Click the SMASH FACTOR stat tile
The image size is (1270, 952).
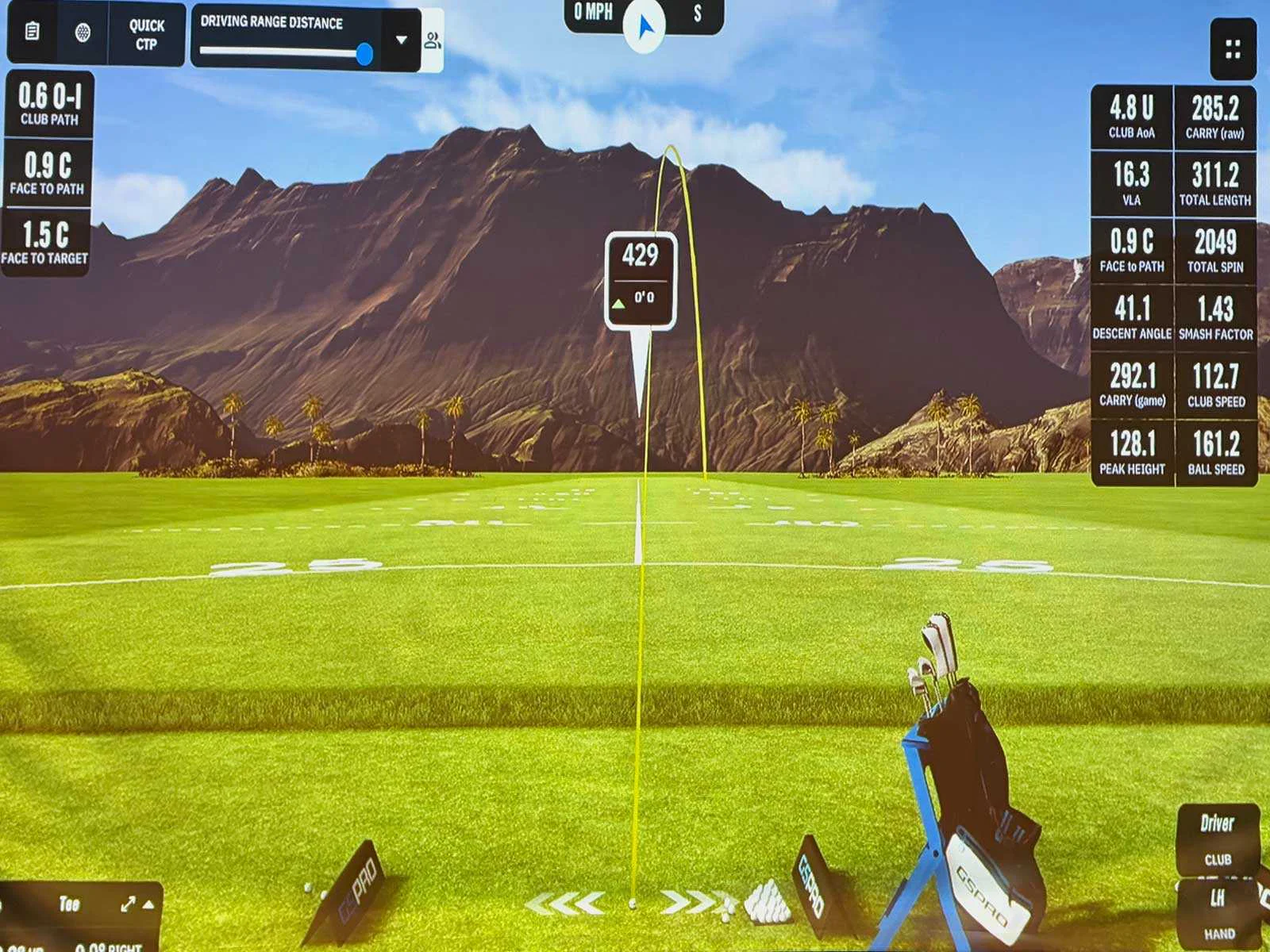tap(1217, 321)
